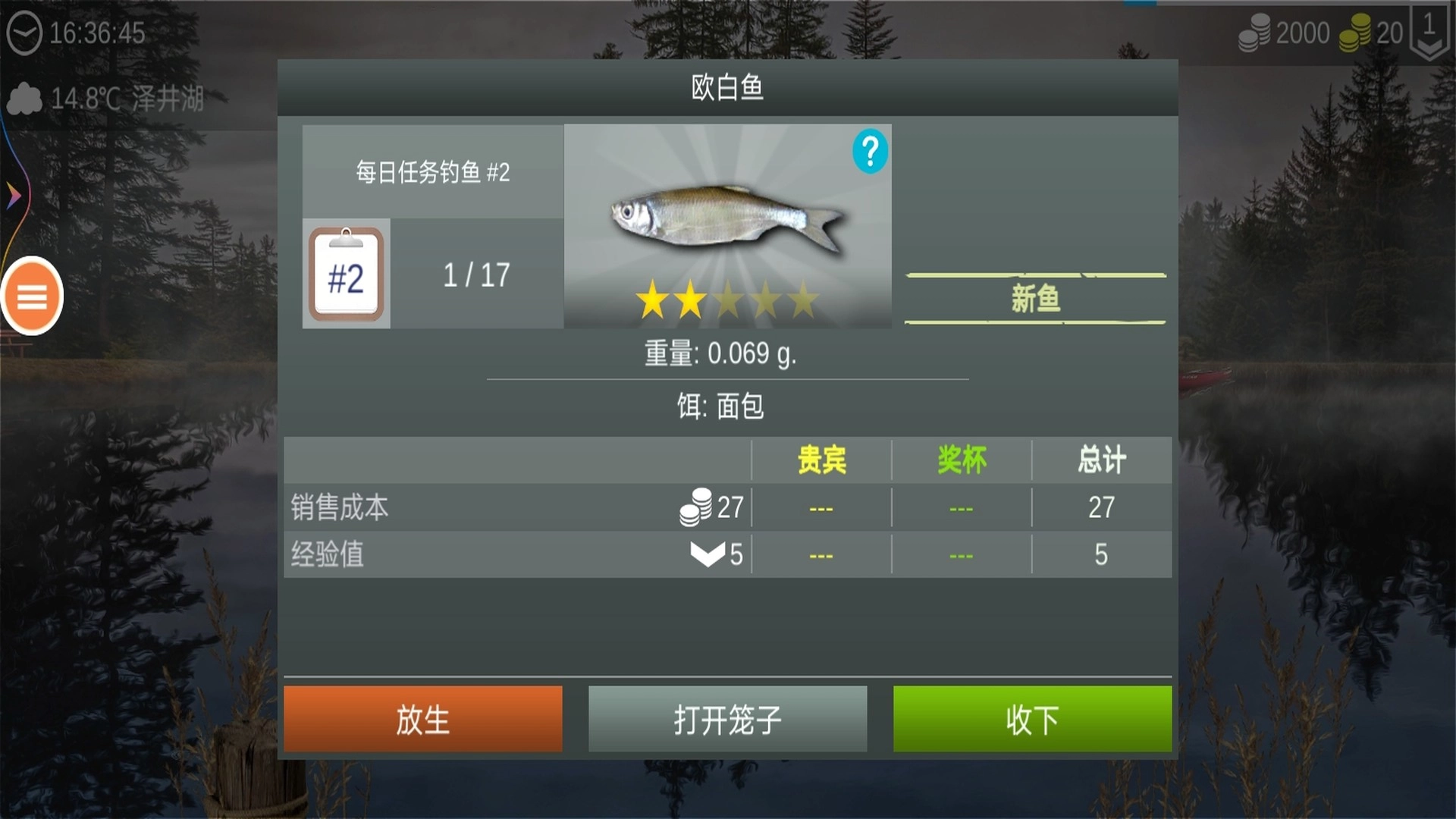Click the weather icon showing 14.8°C
The width and height of the screenshot is (1456, 819).
tap(24, 96)
